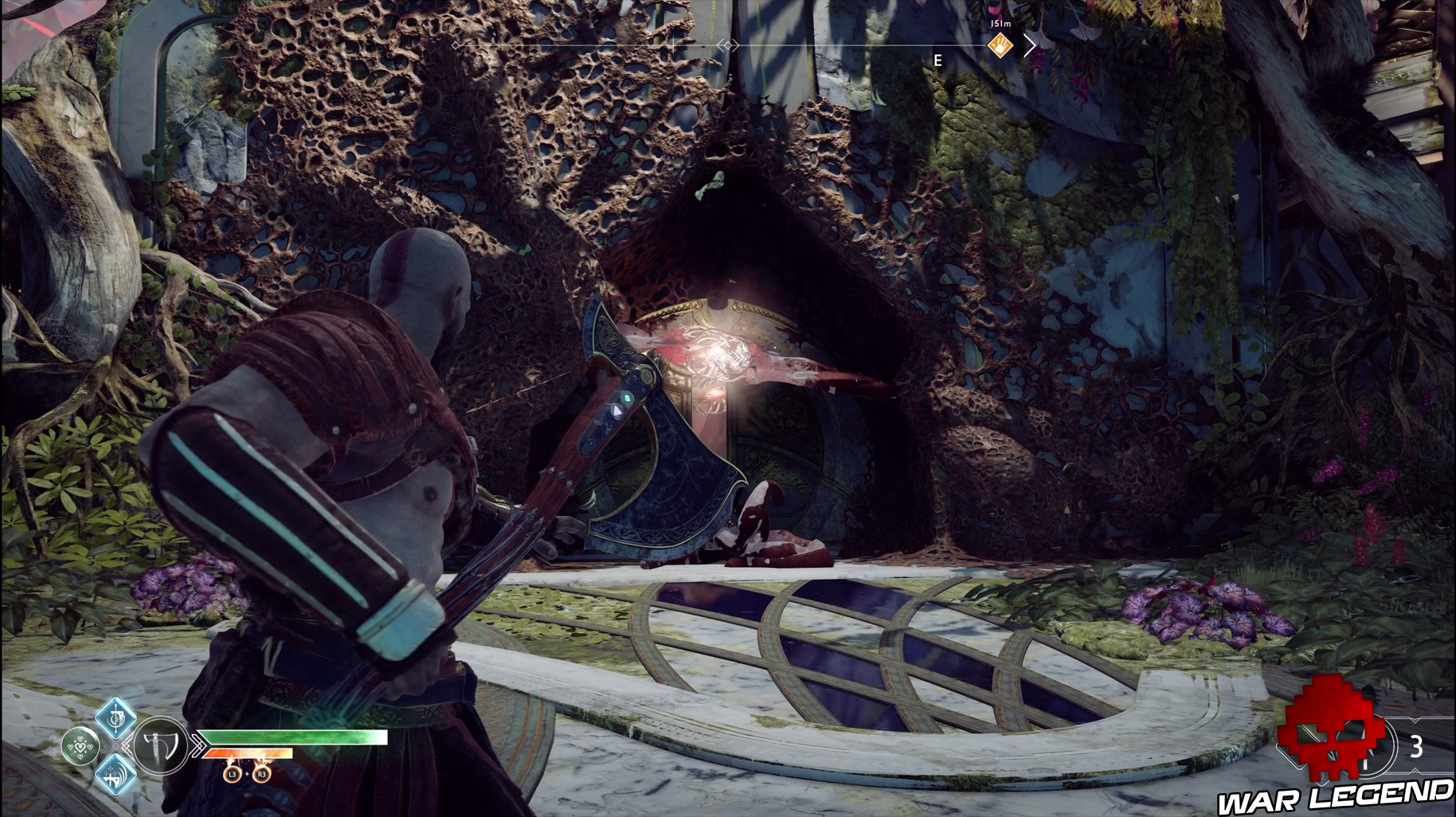Select the orange hand objective marker

coord(1000,46)
